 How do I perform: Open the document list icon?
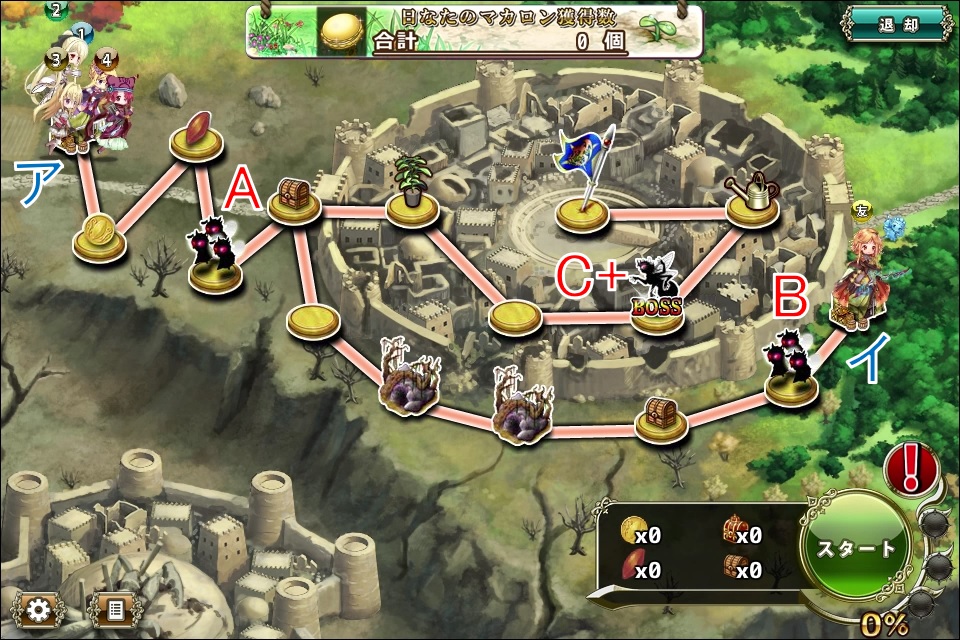[114, 609]
